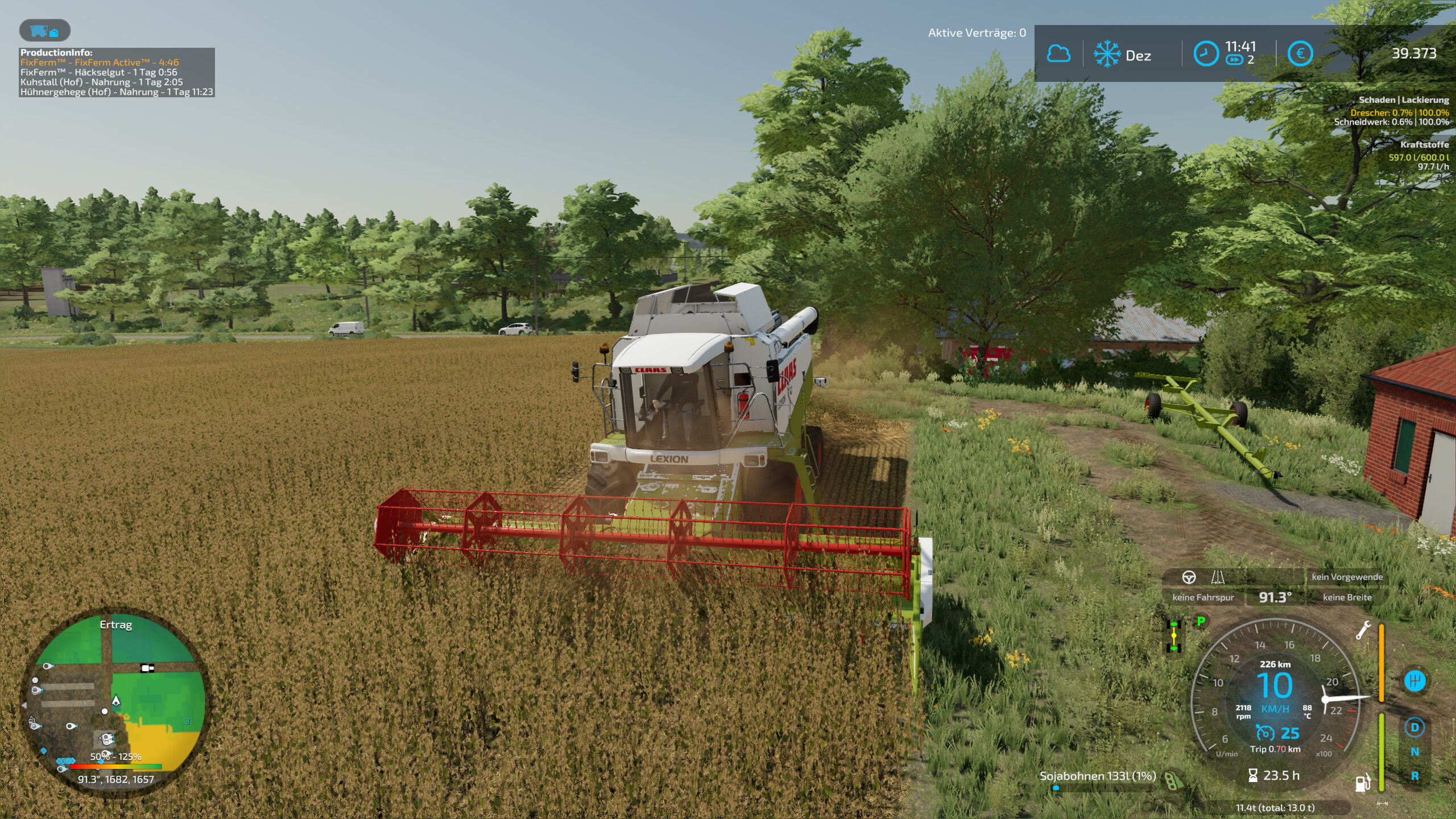This screenshot has height=819, width=1456.
Task: Click the clock icon beside the time
Action: (x=1205, y=54)
